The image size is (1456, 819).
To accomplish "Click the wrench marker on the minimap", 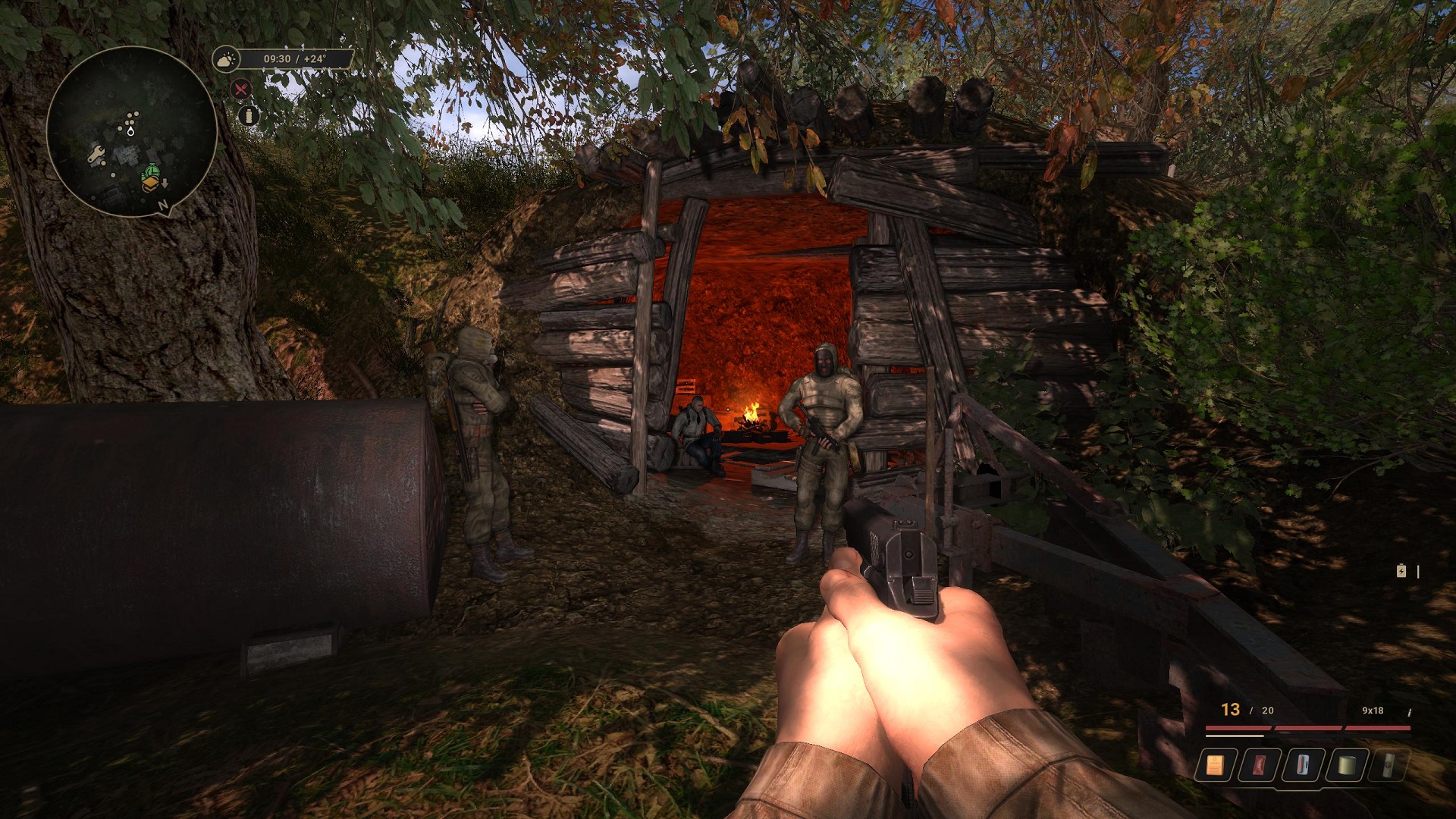I will [x=96, y=155].
